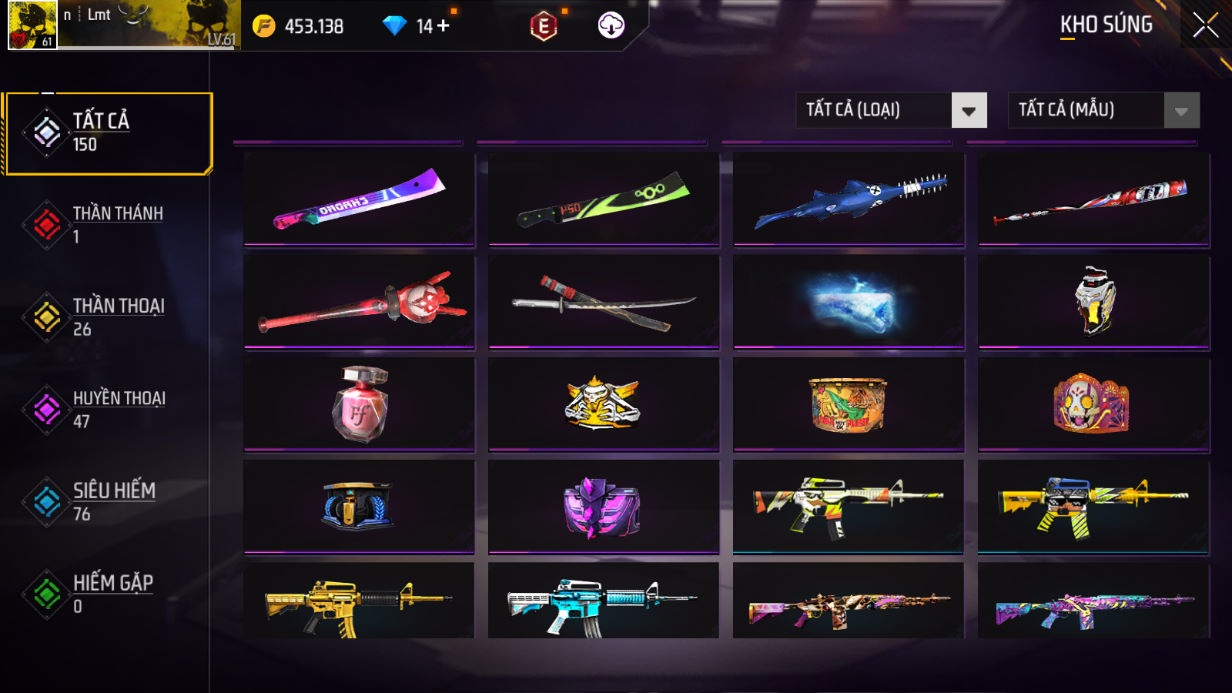Click the cloud download icon
The image size is (1232, 693).
point(611,26)
